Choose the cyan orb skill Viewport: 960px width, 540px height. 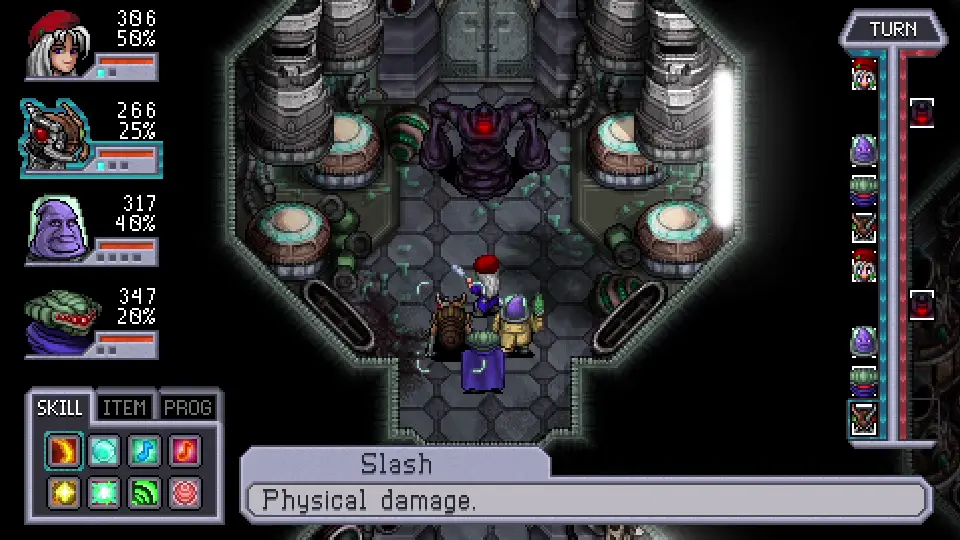coord(104,452)
